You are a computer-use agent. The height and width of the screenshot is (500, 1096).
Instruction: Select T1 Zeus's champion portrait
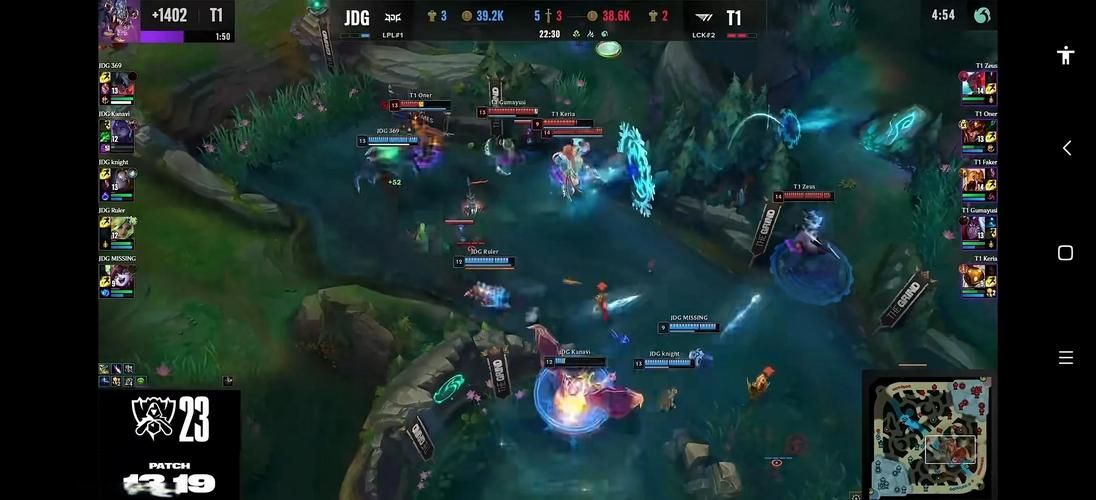click(x=973, y=85)
